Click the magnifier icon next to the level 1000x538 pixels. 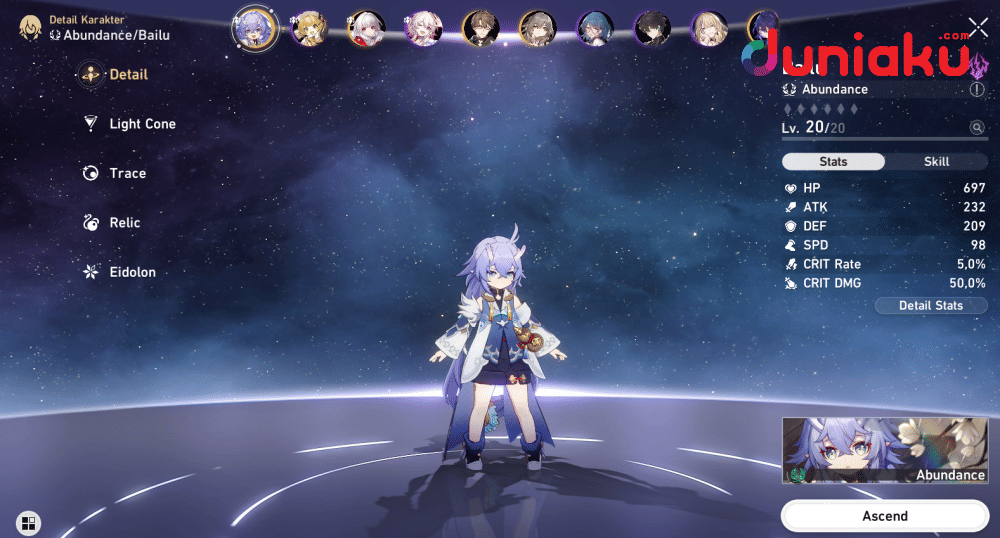(975, 128)
